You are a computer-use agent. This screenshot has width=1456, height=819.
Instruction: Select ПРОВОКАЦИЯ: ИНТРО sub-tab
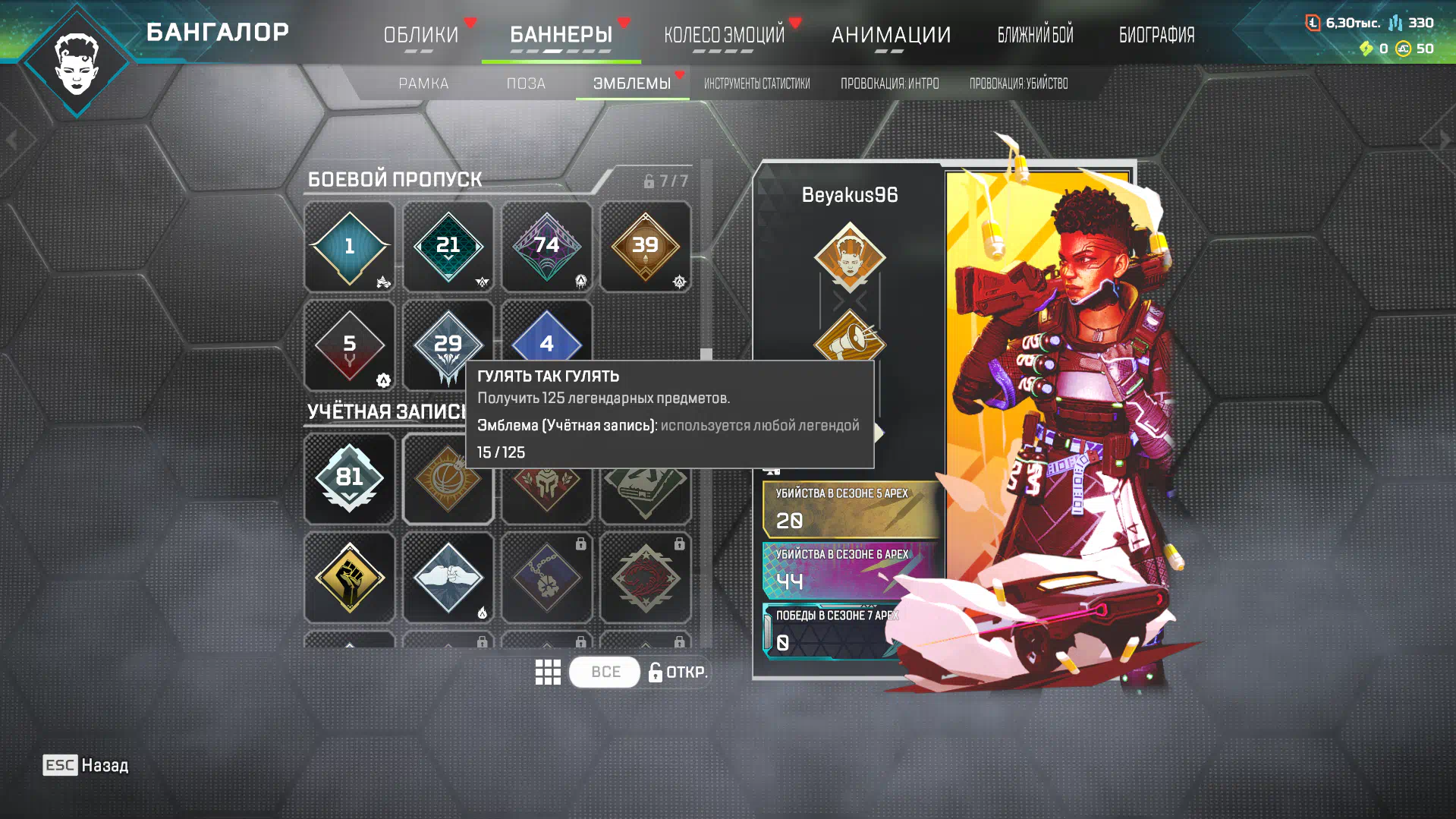(889, 83)
